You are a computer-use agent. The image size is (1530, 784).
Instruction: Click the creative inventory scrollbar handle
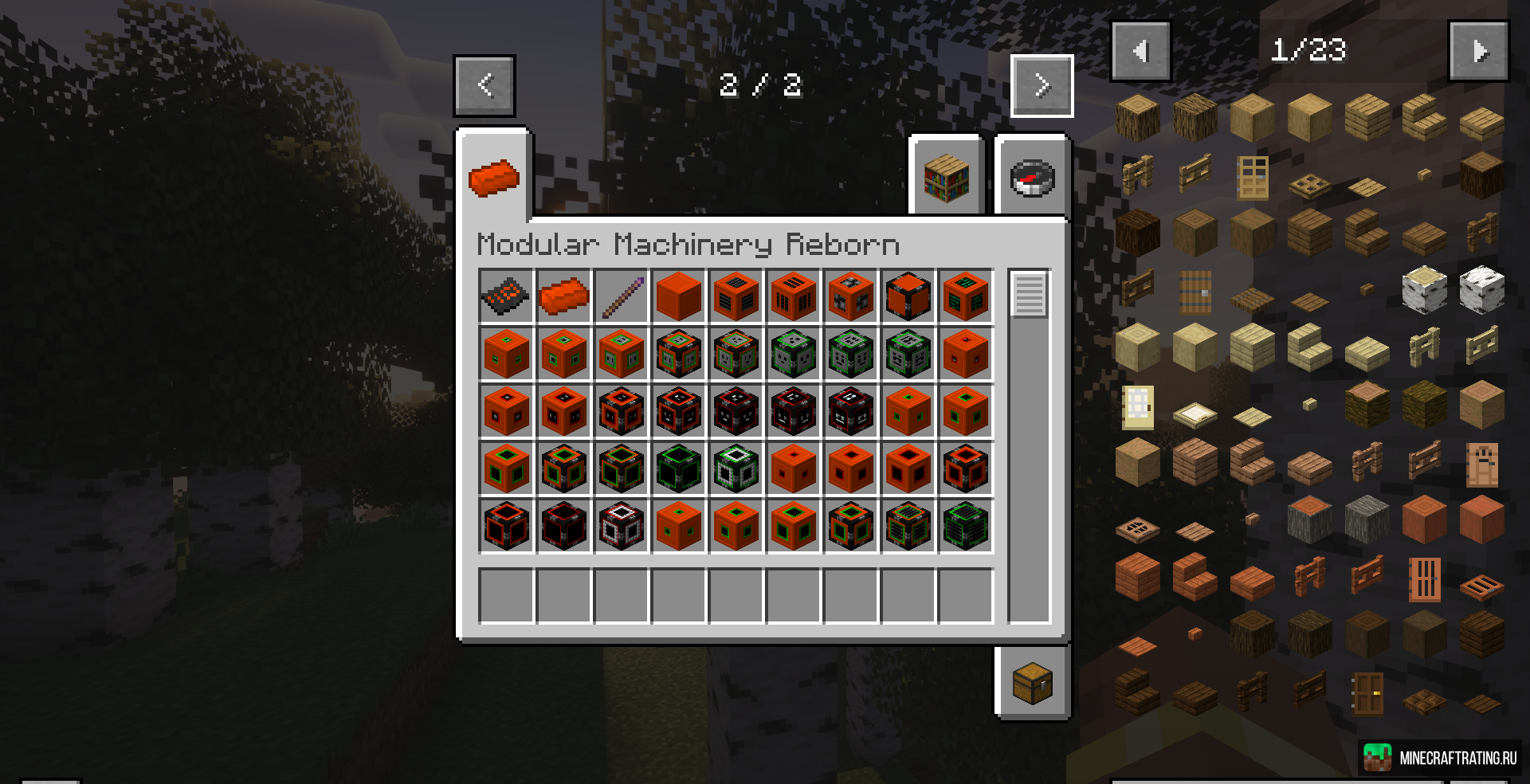tap(1029, 294)
